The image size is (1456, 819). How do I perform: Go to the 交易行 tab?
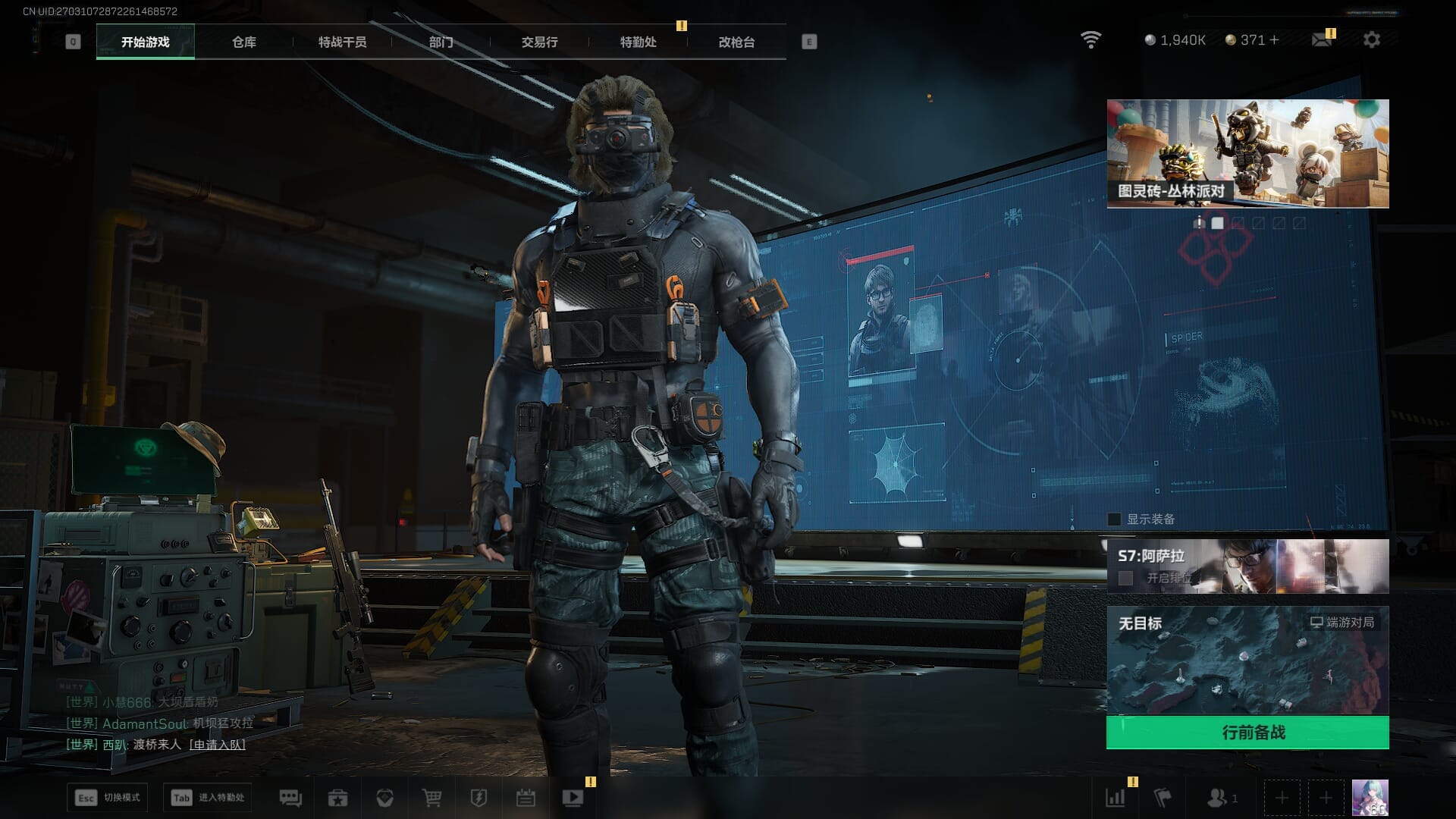(x=539, y=42)
